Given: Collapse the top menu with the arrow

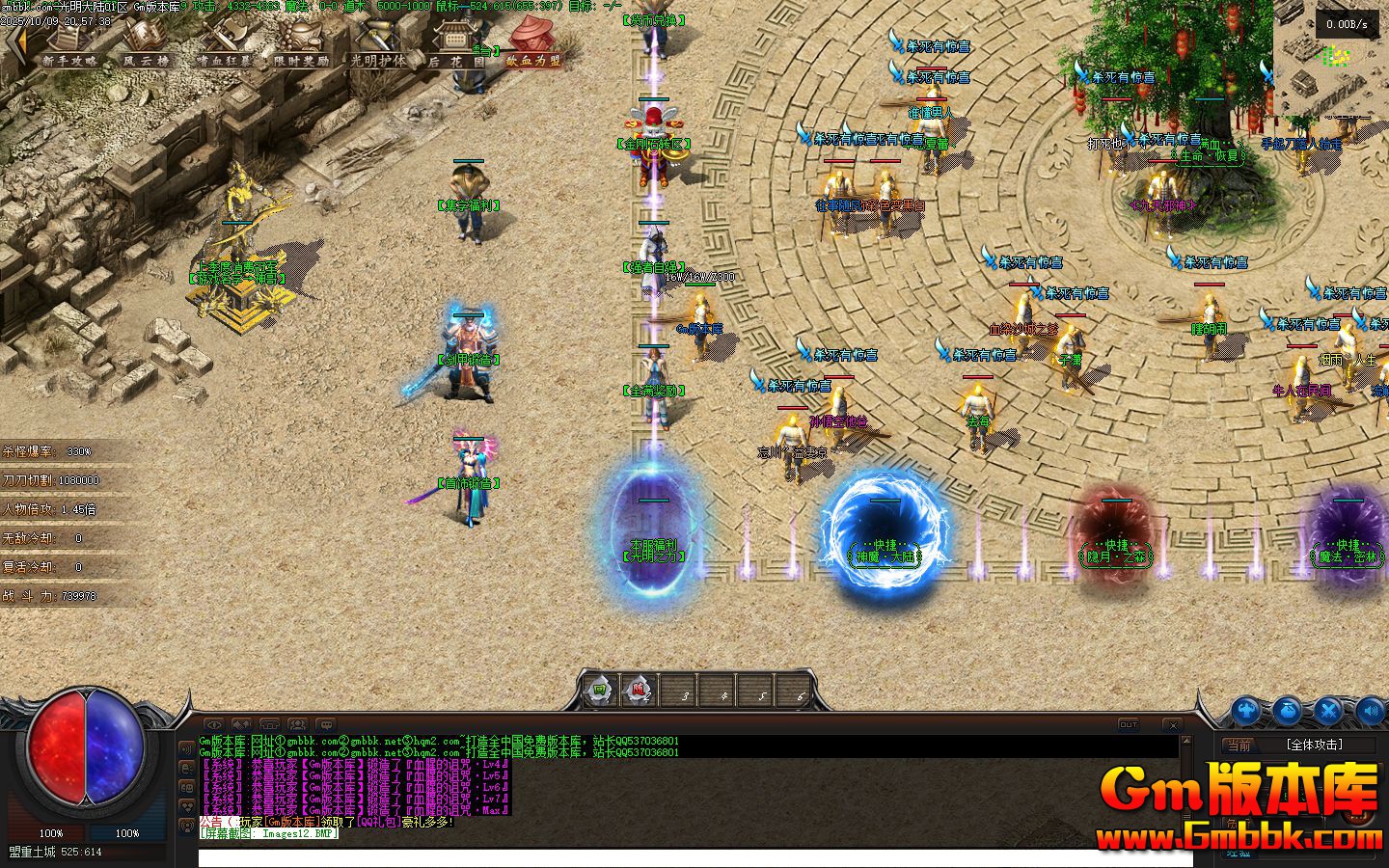Looking at the screenshot, I should coord(14,43).
